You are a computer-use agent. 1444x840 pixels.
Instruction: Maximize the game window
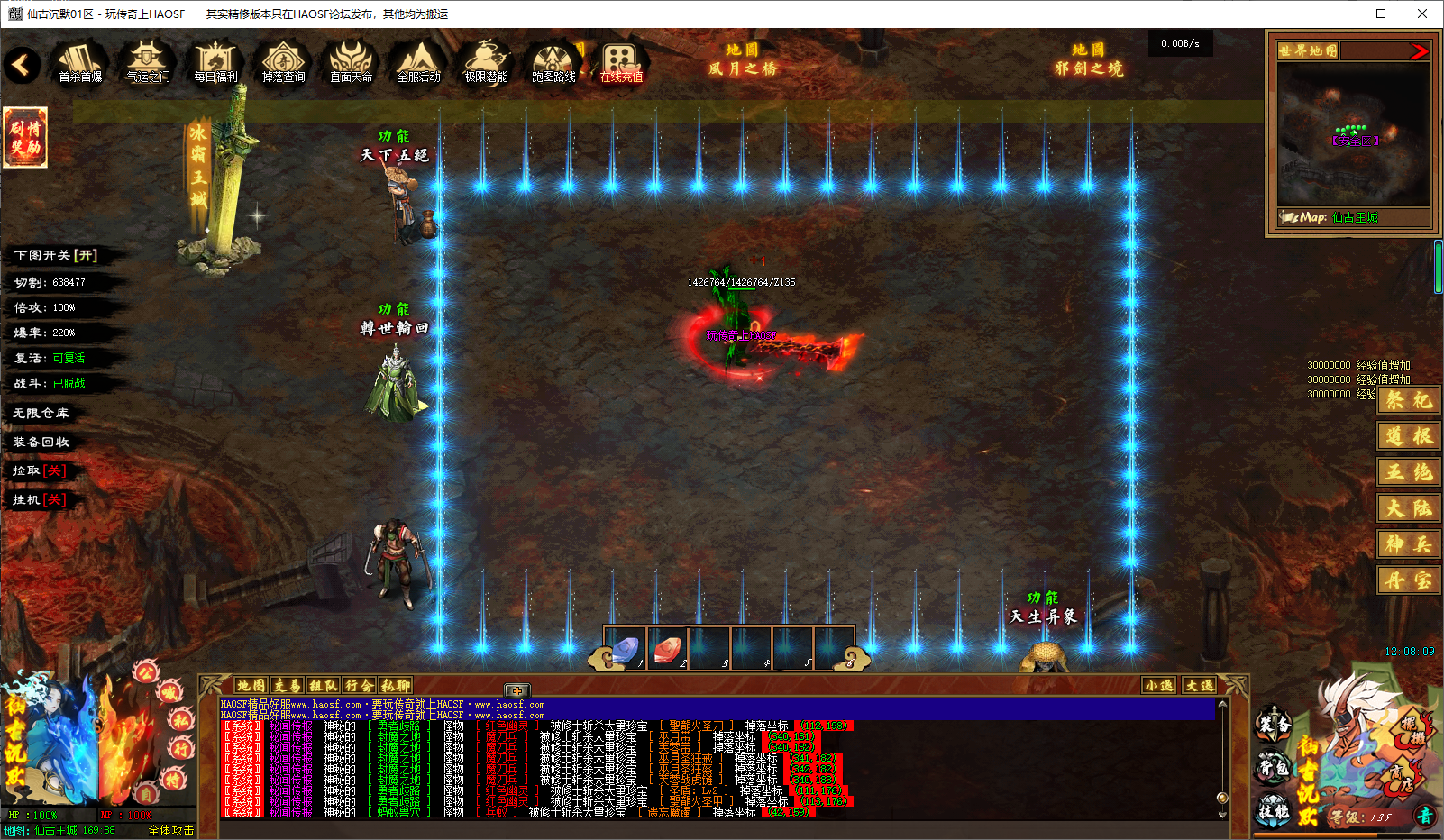coord(1380,14)
